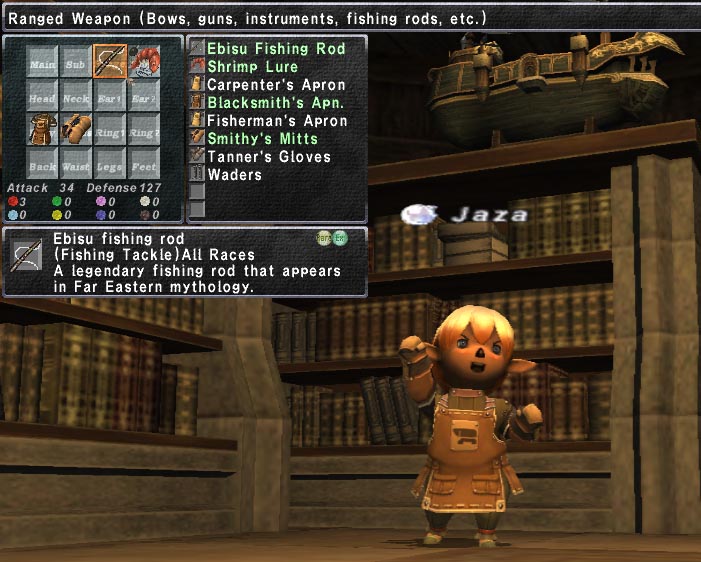
Task: Select the Waist equipment slot
Action: tap(76, 164)
